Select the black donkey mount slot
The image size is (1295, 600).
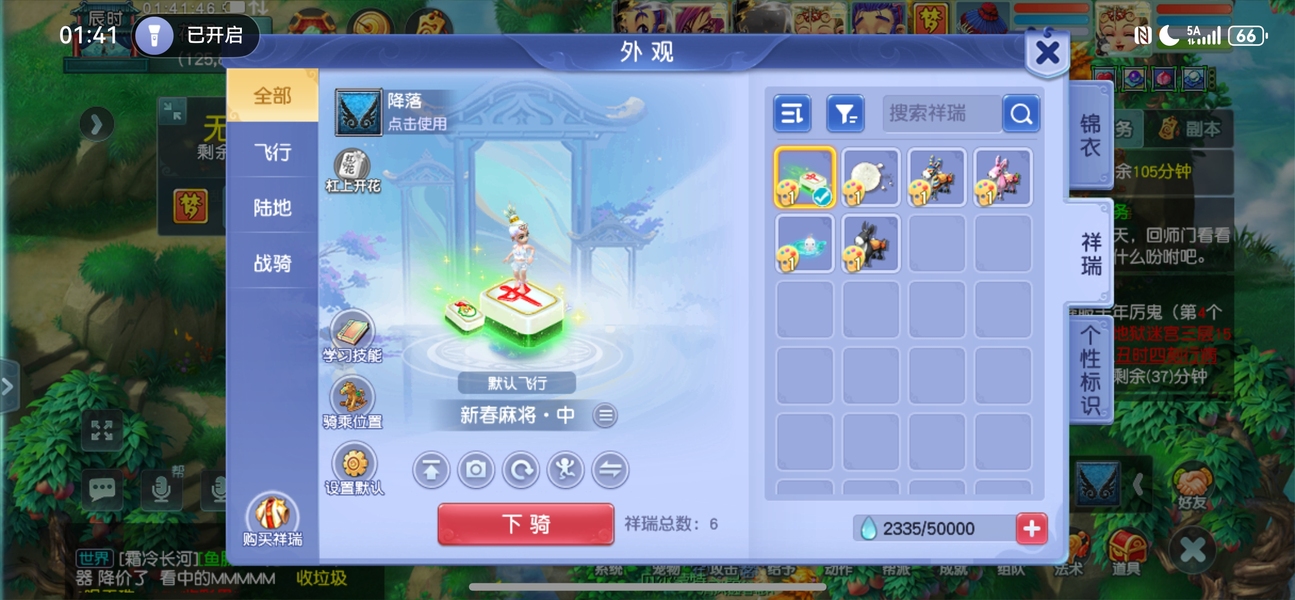tap(871, 243)
